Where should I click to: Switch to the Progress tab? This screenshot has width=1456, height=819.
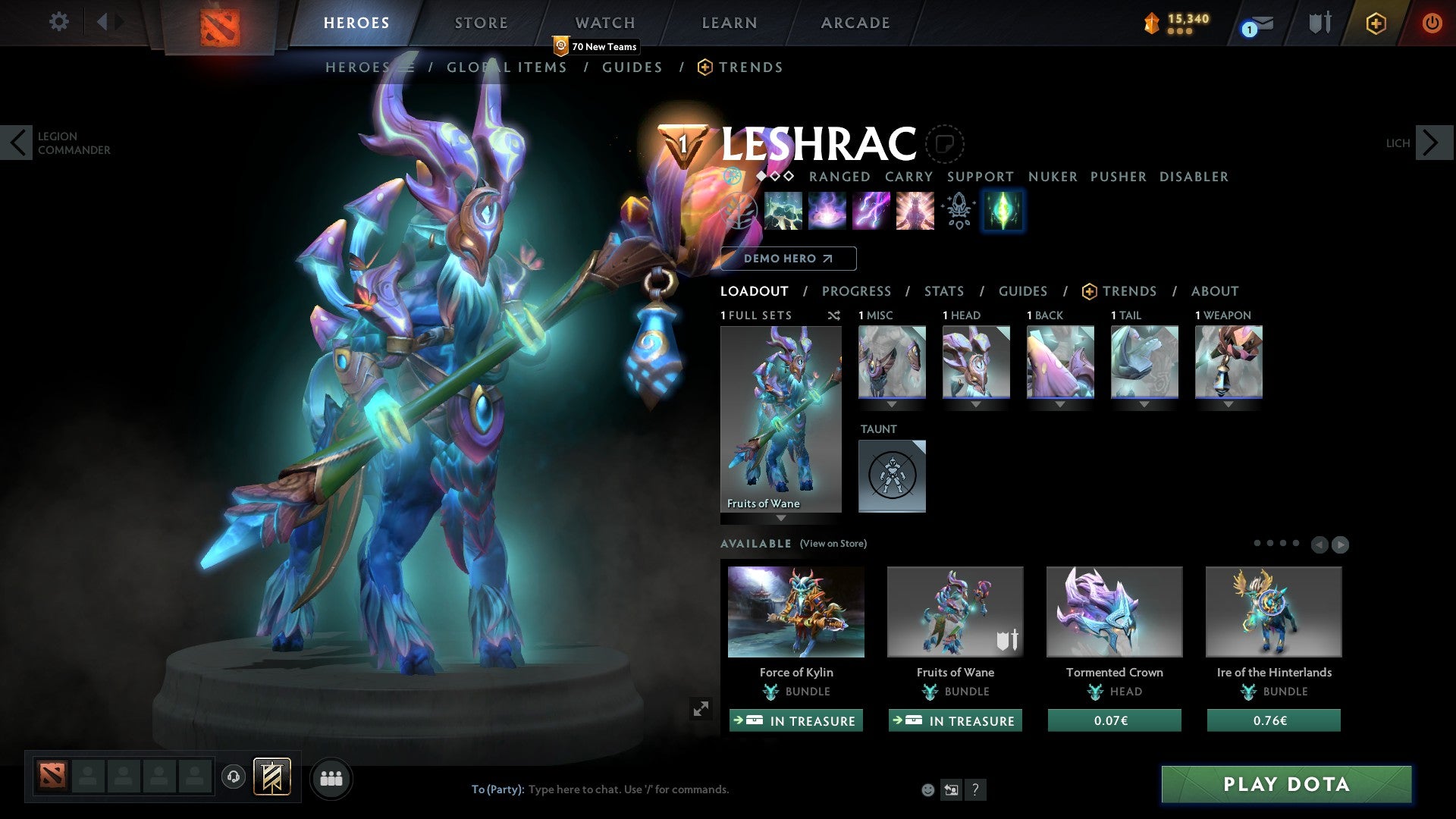857,291
